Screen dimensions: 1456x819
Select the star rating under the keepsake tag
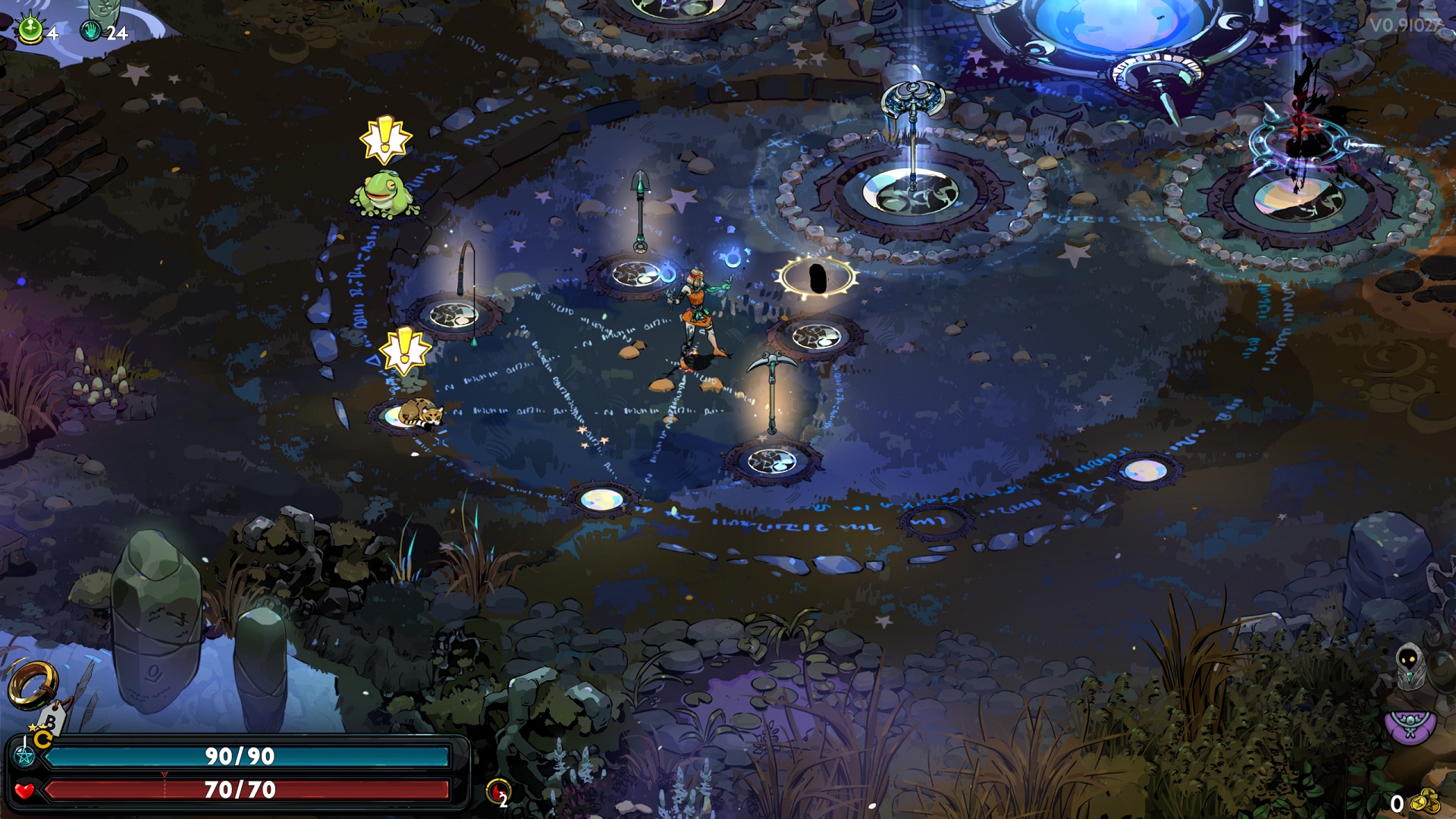[37, 726]
